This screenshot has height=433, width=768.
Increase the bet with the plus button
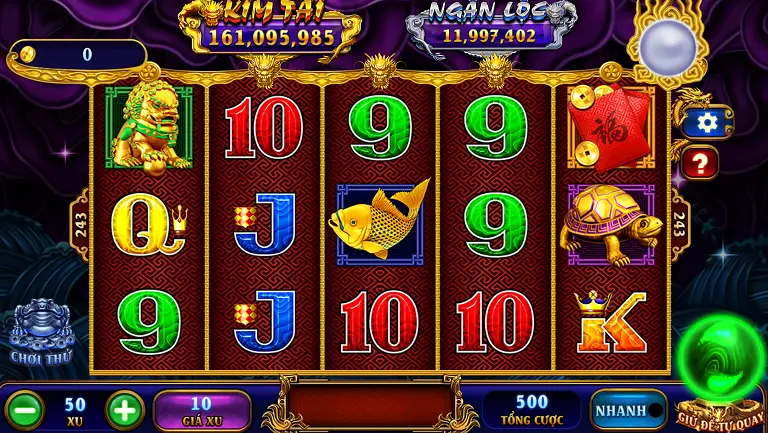click(125, 410)
